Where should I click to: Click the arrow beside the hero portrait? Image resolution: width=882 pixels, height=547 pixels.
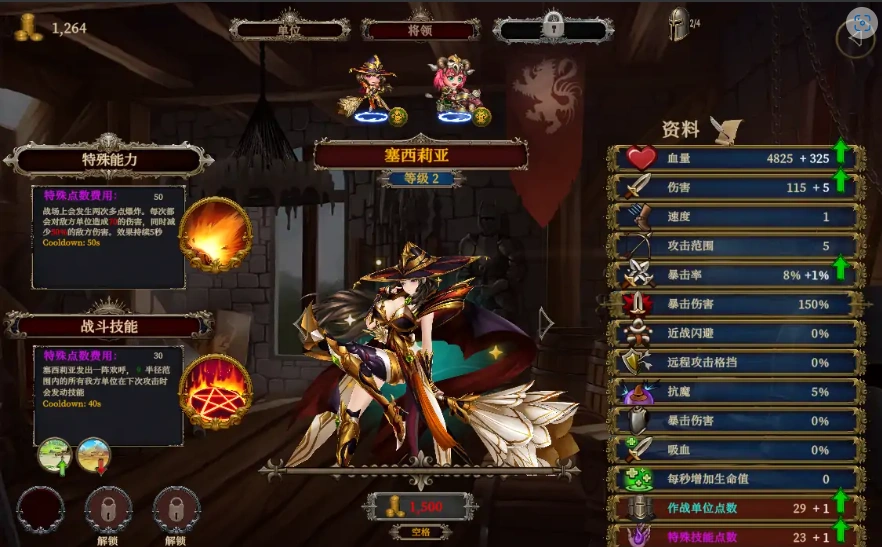point(545,322)
